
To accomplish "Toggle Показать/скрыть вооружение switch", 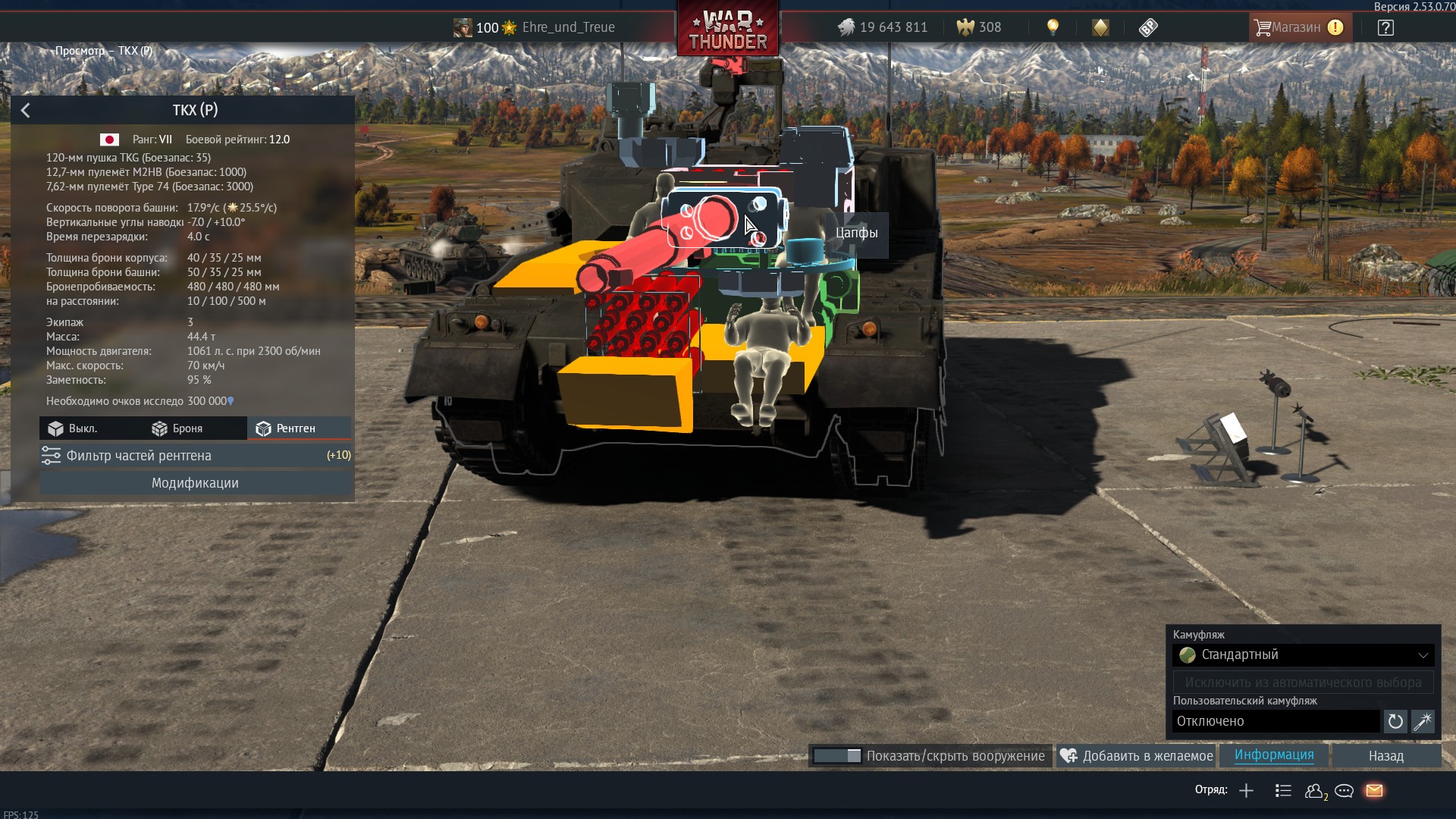I will coord(837,756).
